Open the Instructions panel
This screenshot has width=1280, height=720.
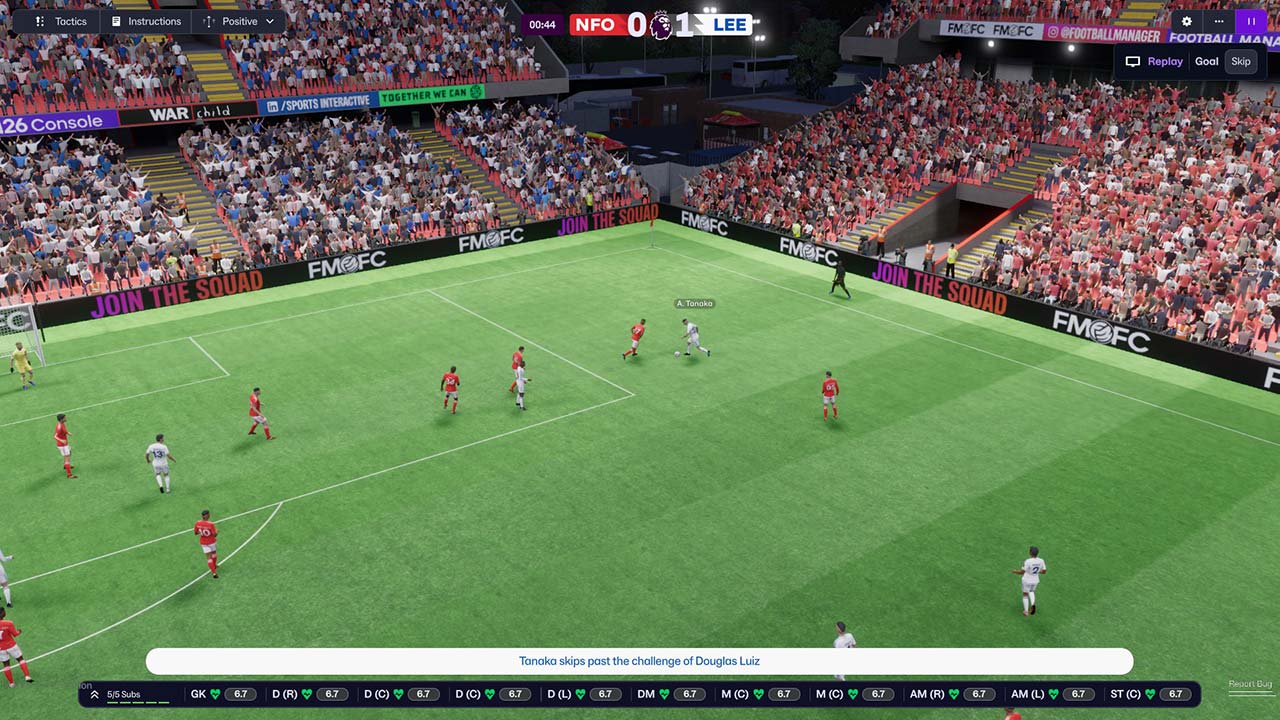coord(146,21)
